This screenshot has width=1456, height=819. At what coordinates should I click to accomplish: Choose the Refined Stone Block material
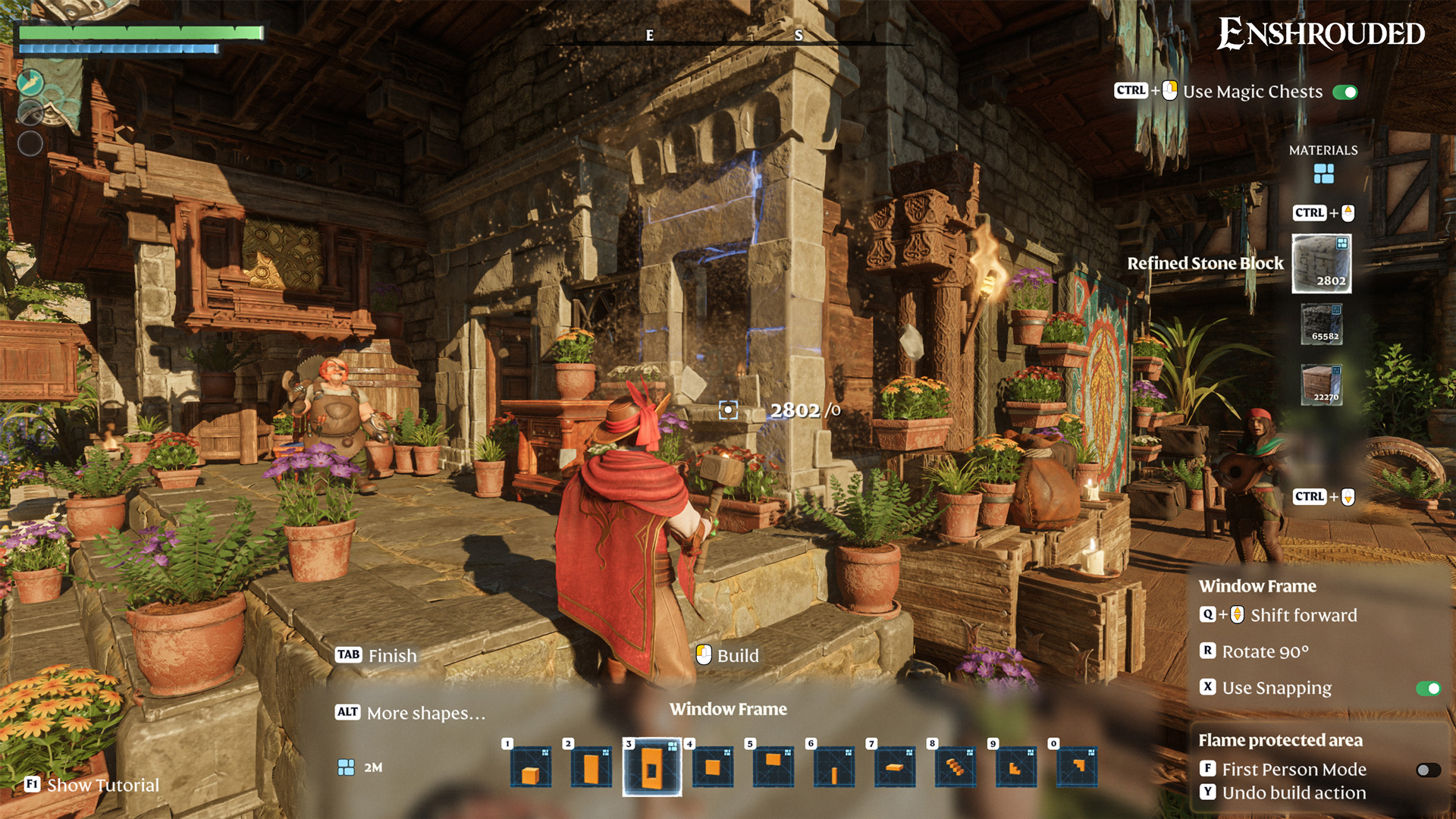[1321, 263]
